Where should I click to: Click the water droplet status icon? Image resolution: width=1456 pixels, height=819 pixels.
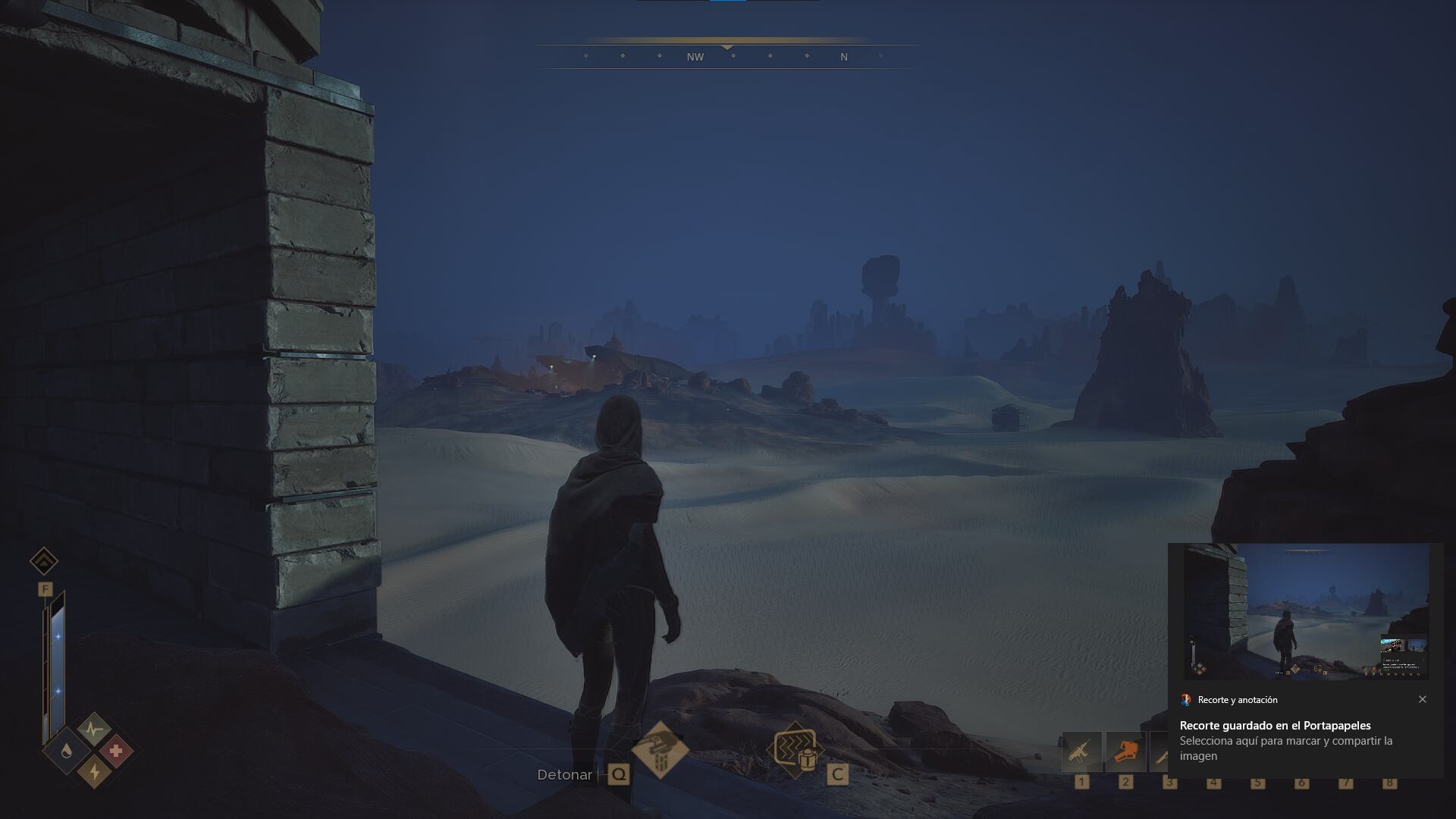coord(67,752)
